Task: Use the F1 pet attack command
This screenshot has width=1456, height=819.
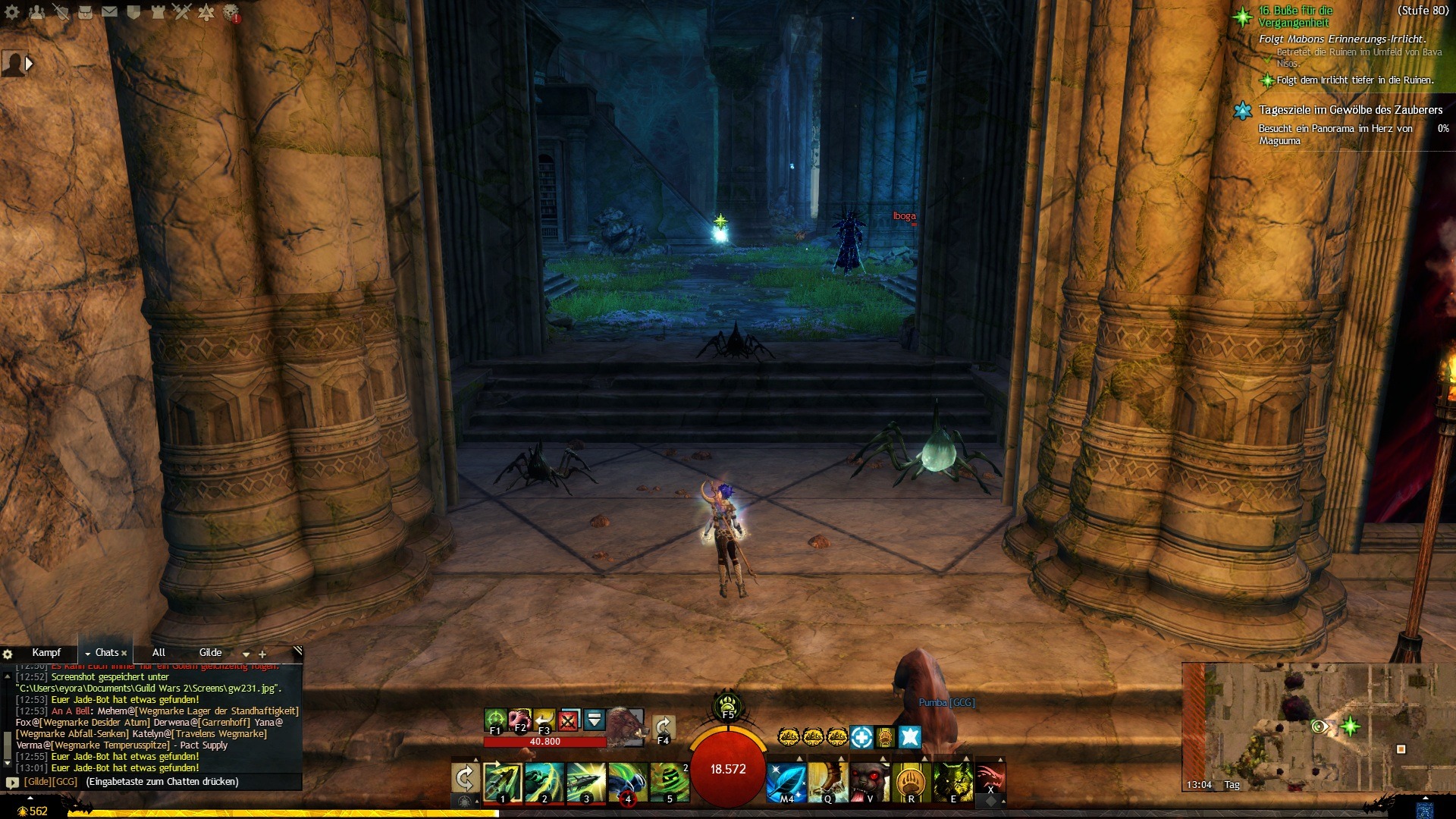Action: [495, 719]
